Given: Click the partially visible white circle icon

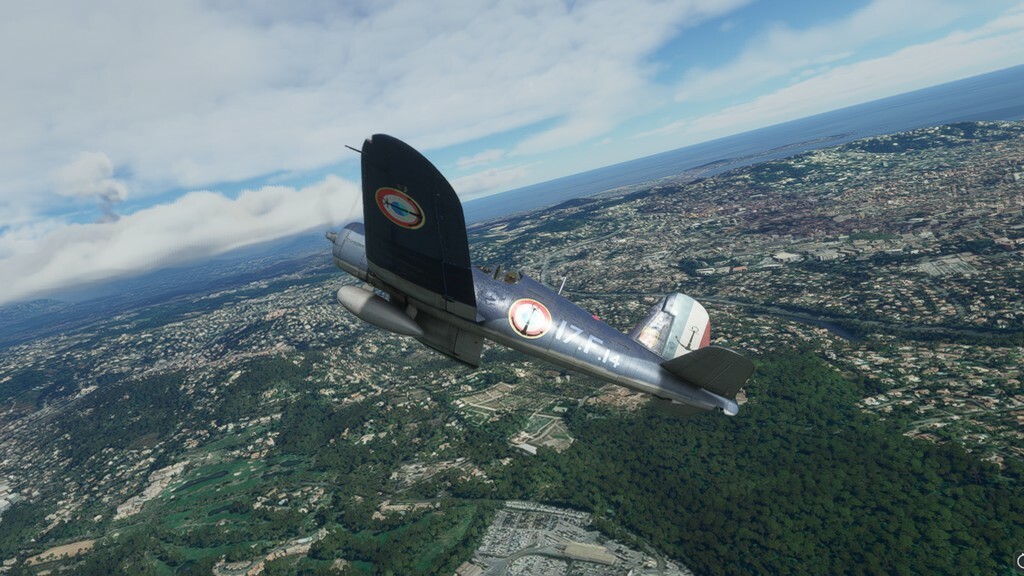Looking at the screenshot, I should (x=1019, y=560).
